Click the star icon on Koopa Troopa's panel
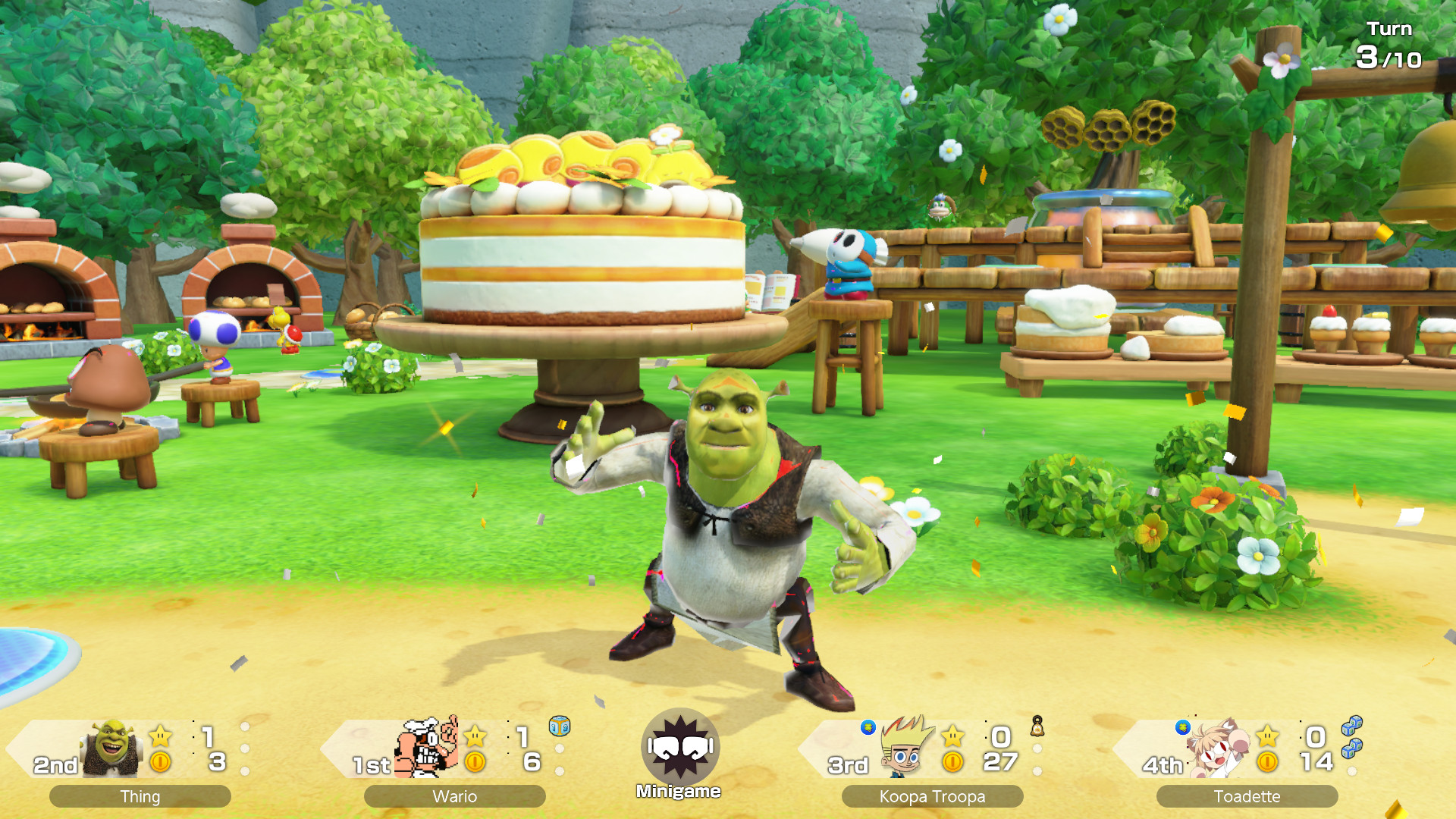The image size is (1456, 819). (x=952, y=737)
